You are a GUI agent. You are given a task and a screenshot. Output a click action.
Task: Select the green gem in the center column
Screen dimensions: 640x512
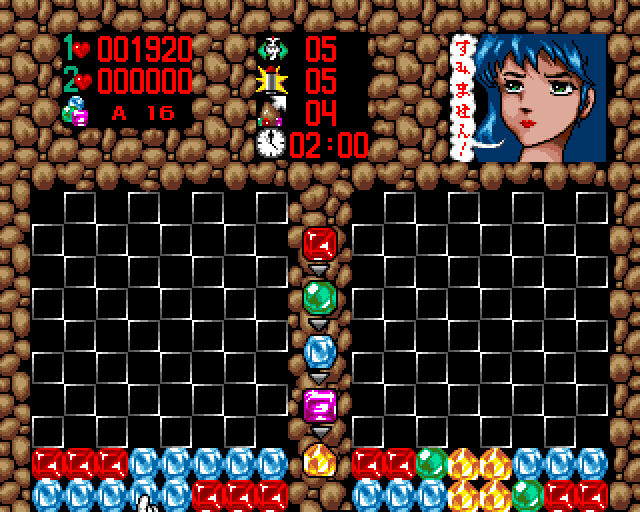pyautogui.click(x=319, y=298)
